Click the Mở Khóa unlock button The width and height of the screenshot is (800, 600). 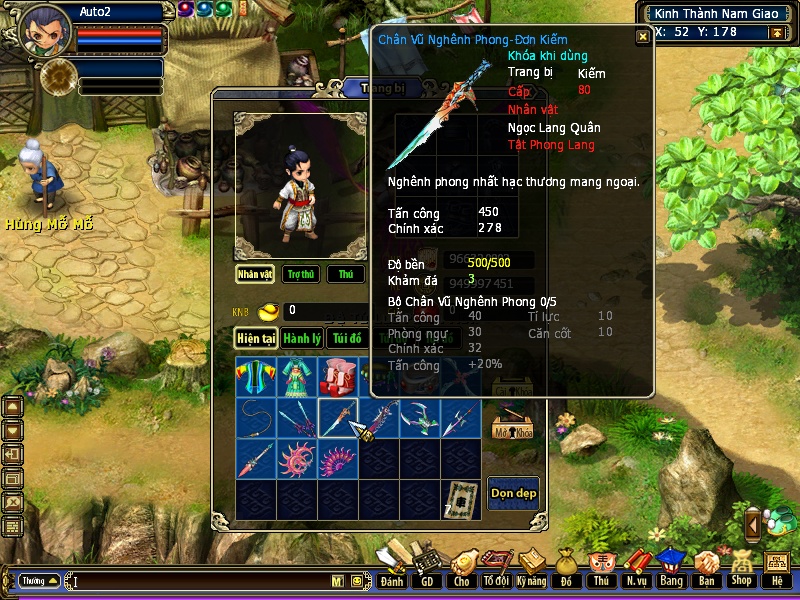click(x=513, y=427)
